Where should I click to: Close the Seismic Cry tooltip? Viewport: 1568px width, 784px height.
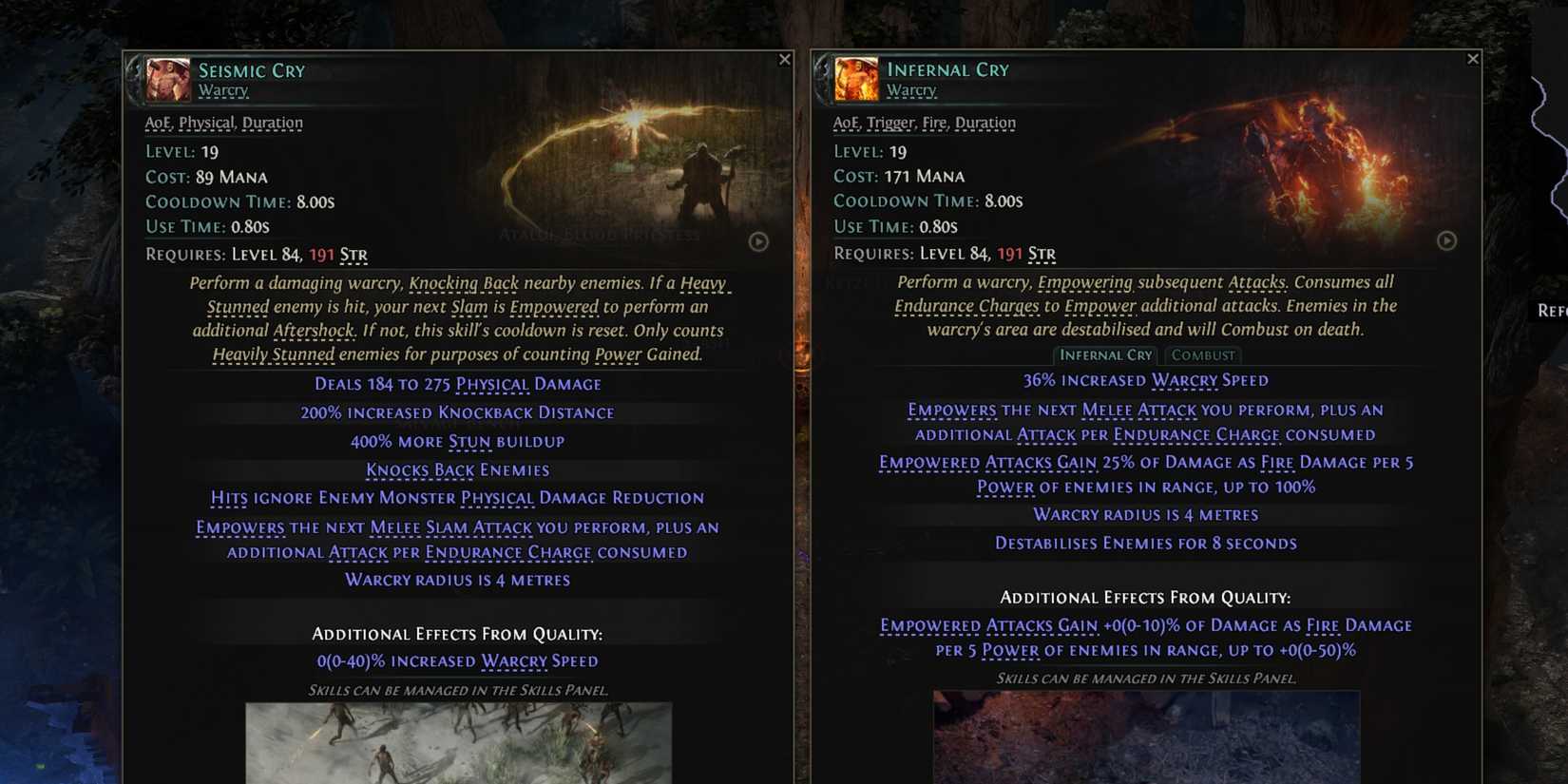click(x=784, y=58)
